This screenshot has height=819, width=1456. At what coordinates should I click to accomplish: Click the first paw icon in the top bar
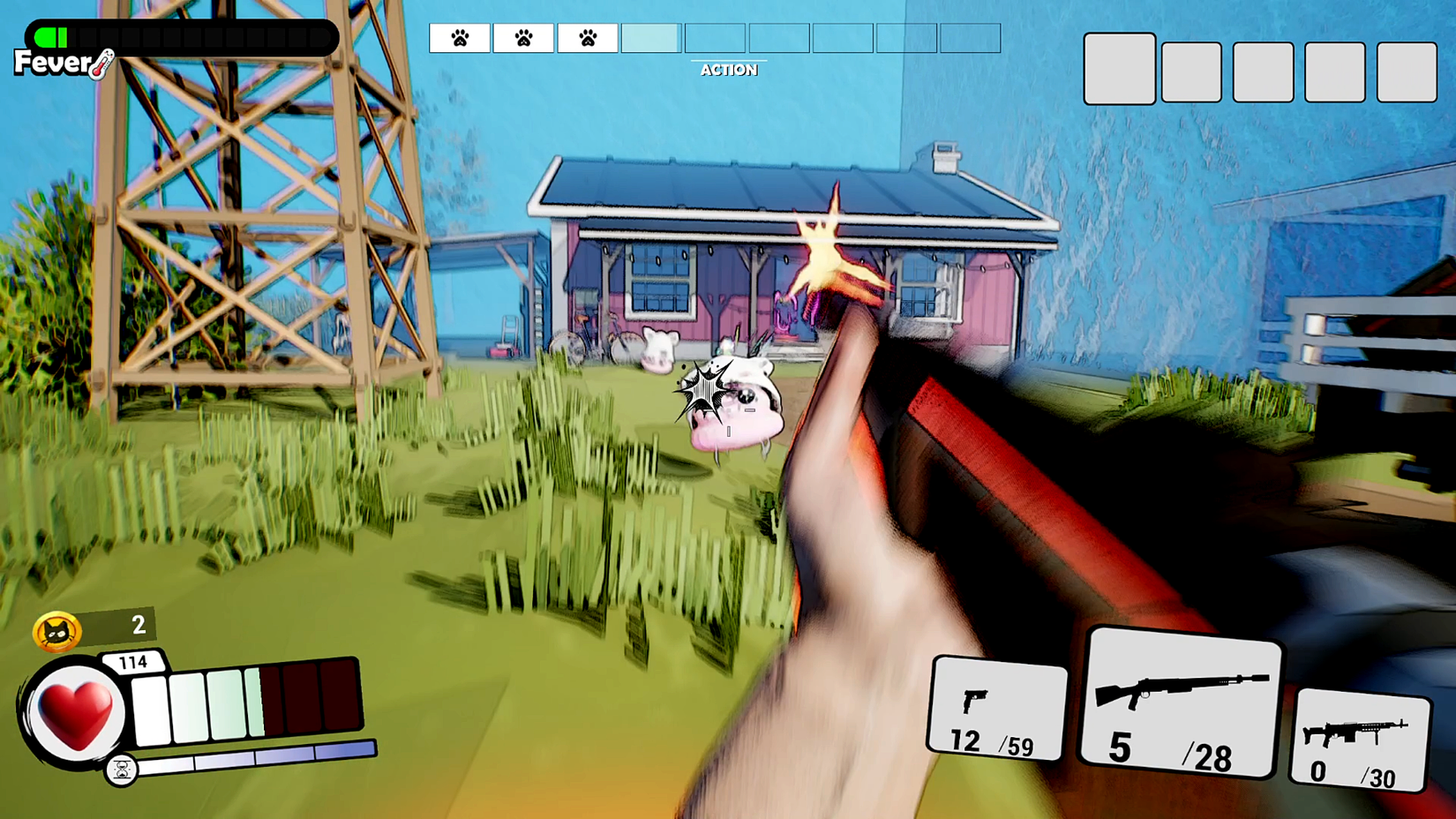(459, 37)
